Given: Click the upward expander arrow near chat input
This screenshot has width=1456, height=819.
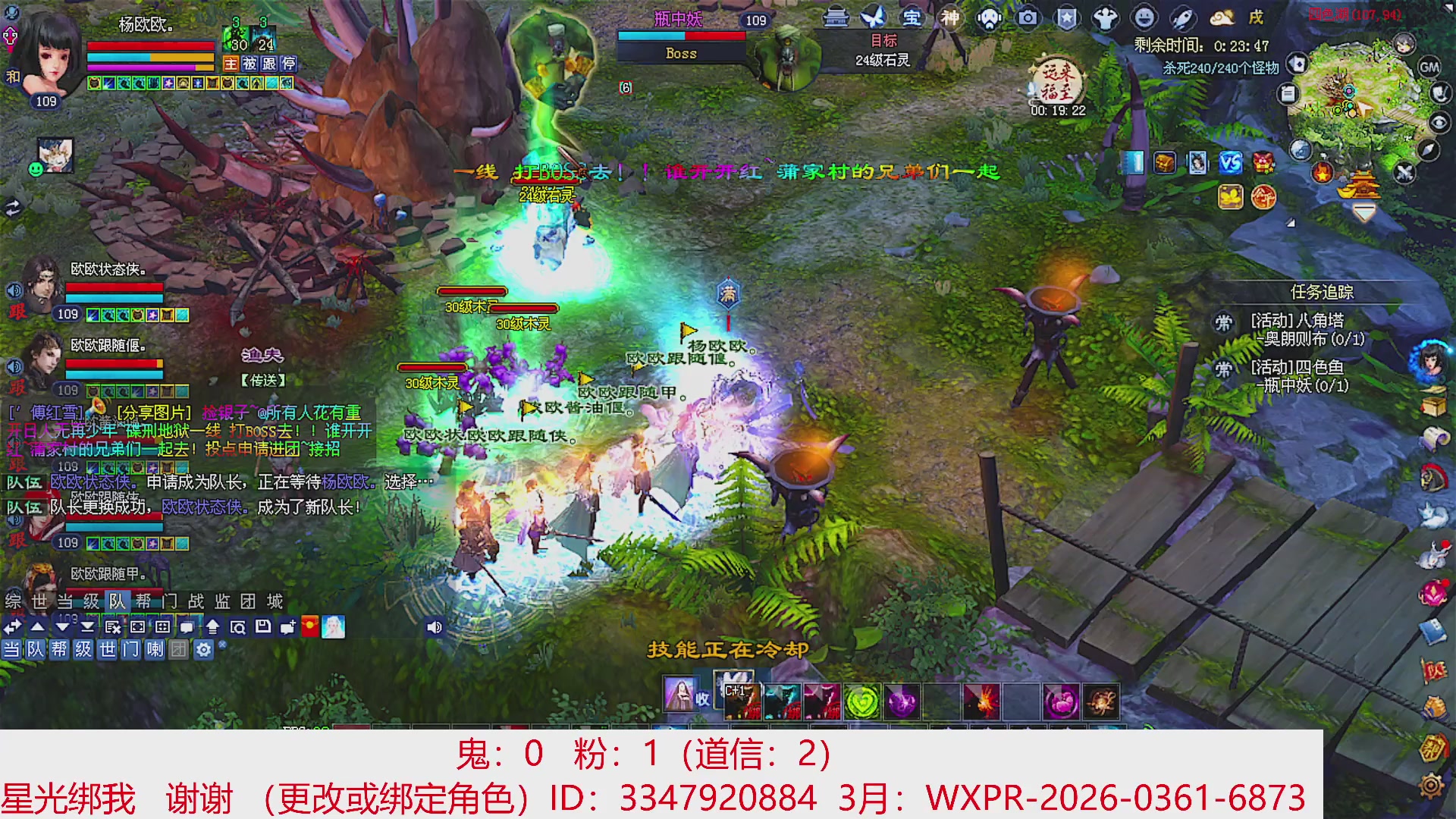Looking at the screenshot, I should (213, 627).
